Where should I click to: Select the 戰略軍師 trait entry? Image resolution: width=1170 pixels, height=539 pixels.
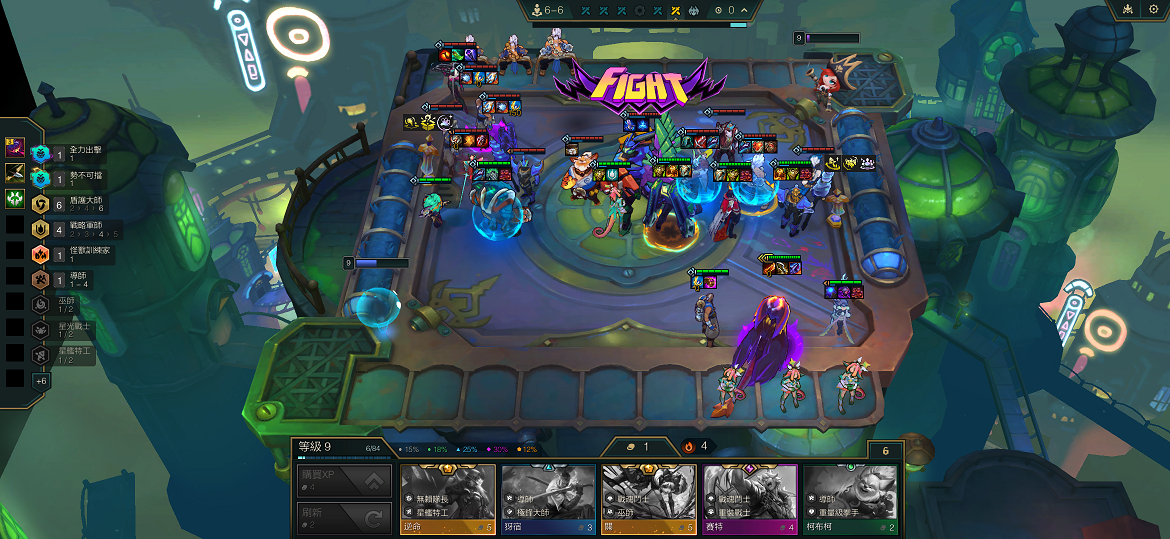click(70, 229)
